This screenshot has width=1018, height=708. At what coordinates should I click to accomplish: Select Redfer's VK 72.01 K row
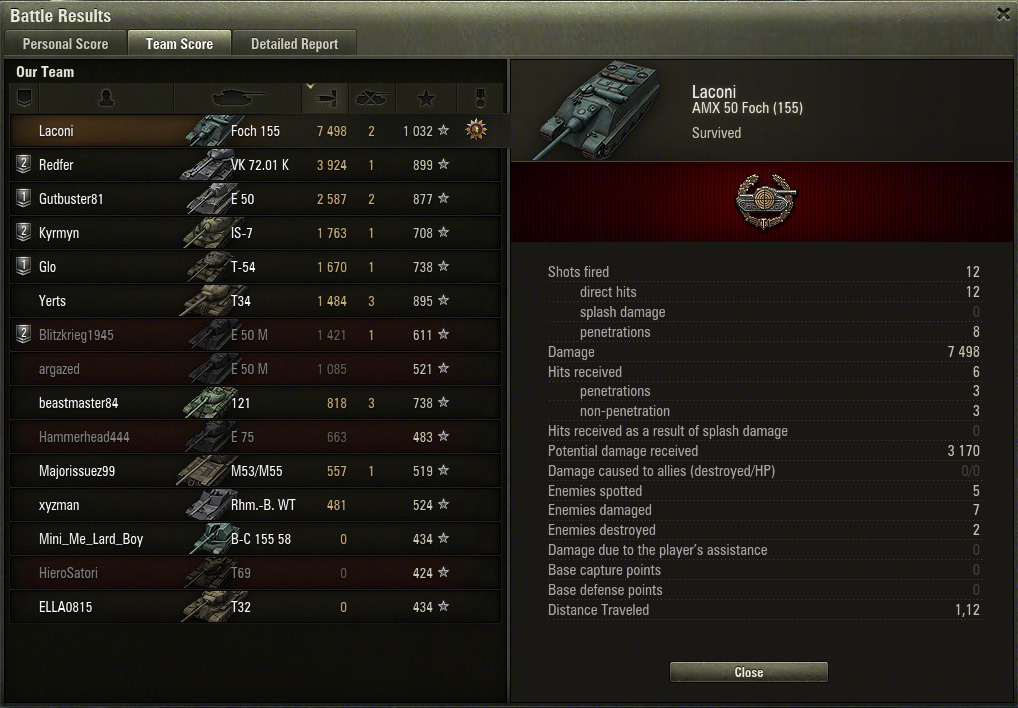[x=255, y=165]
